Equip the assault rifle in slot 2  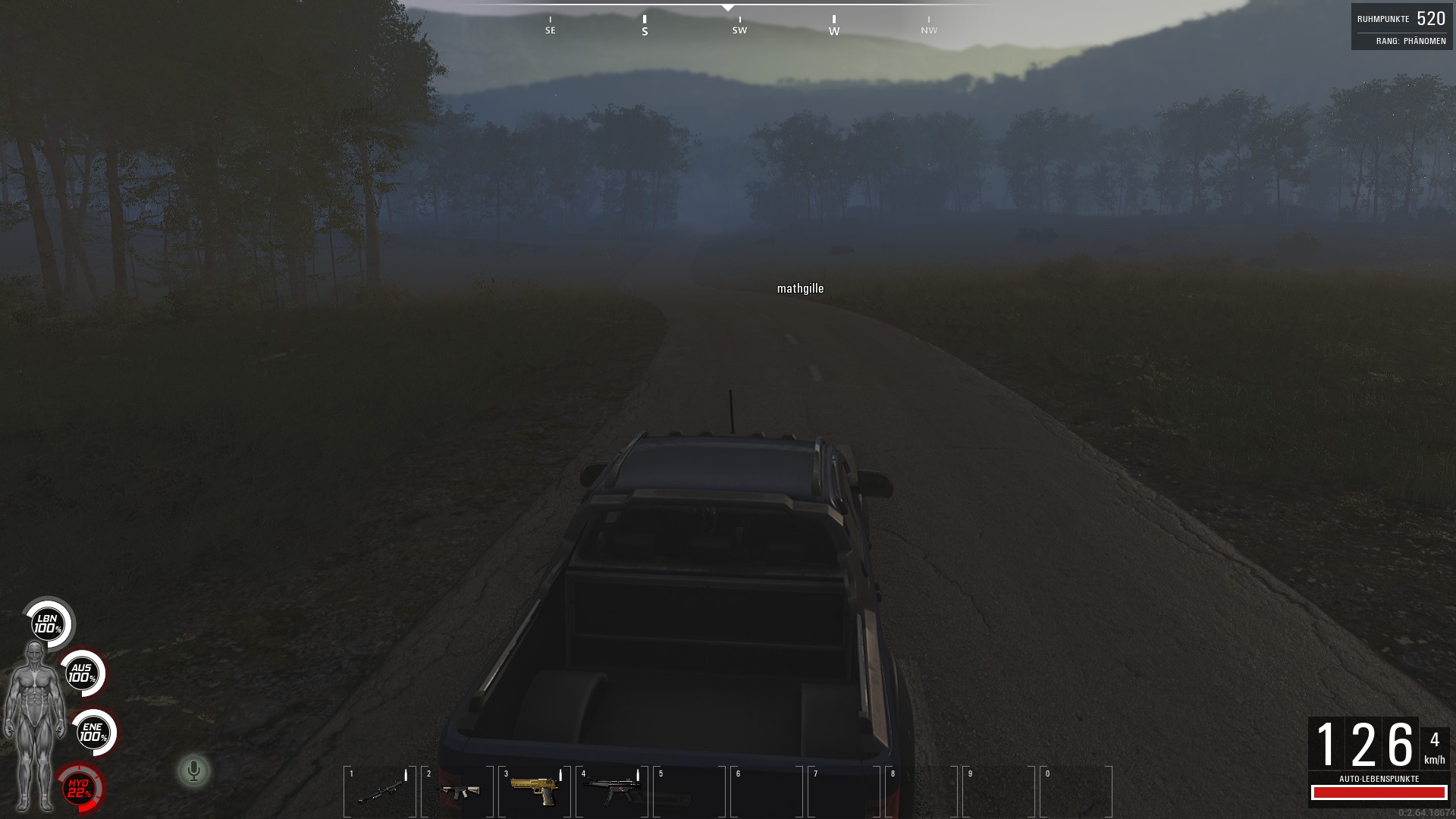tap(457, 791)
